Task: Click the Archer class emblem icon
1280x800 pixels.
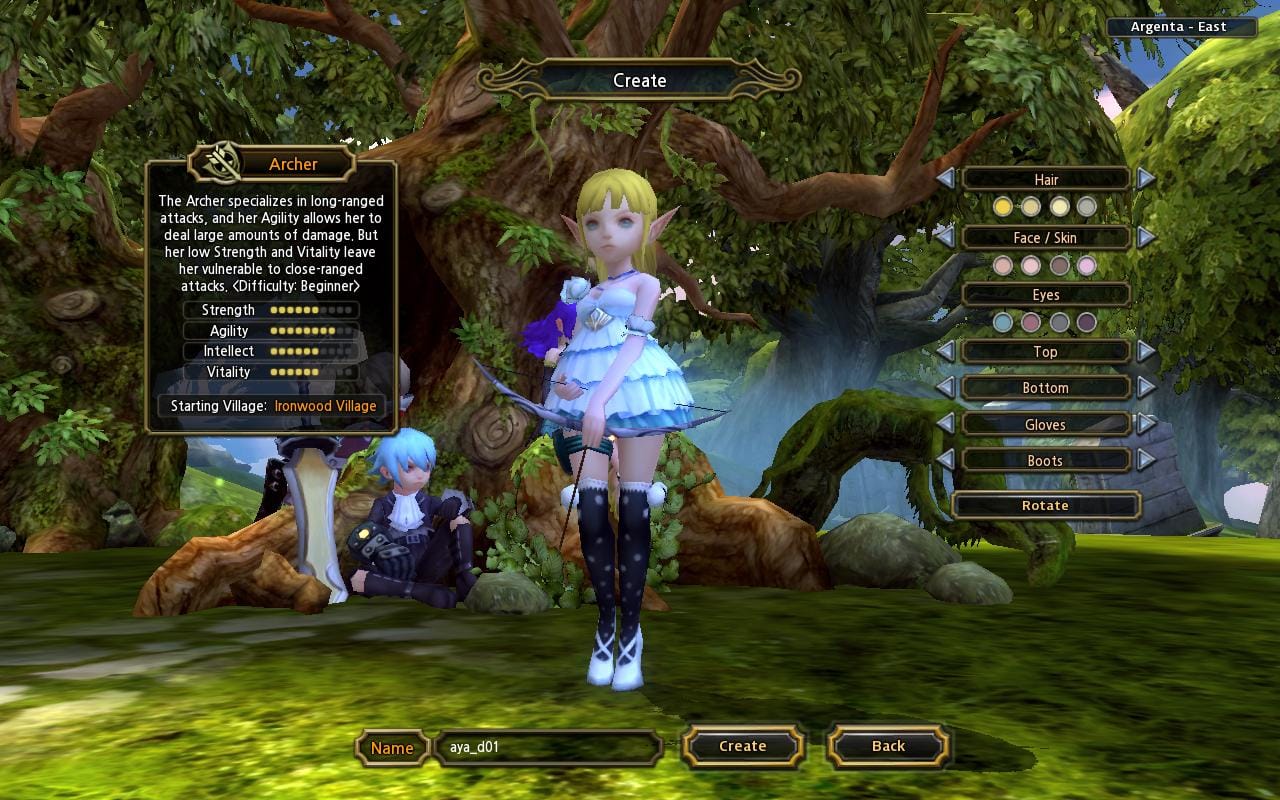Action: [x=224, y=163]
